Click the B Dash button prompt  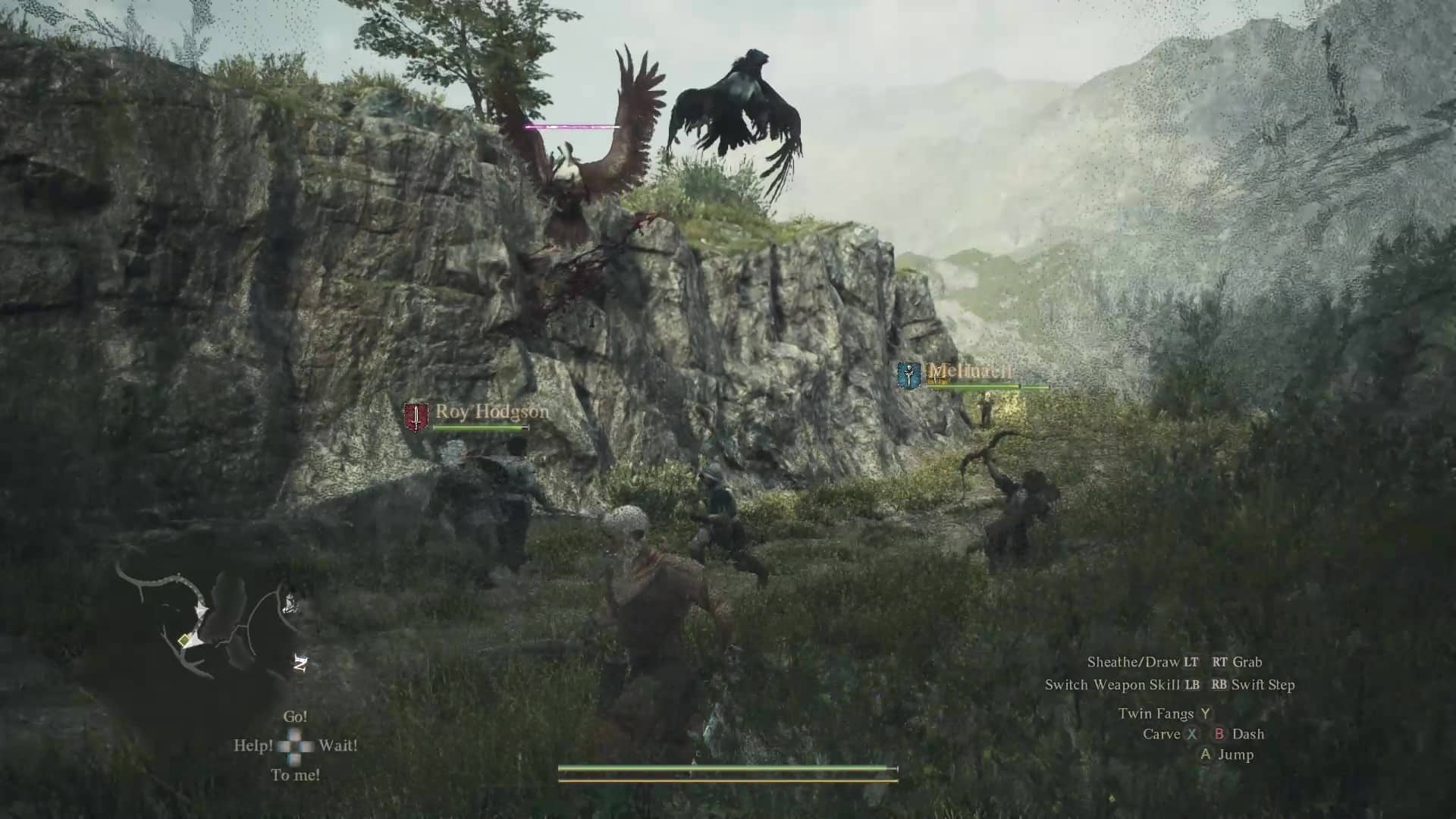pos(1241,734)
